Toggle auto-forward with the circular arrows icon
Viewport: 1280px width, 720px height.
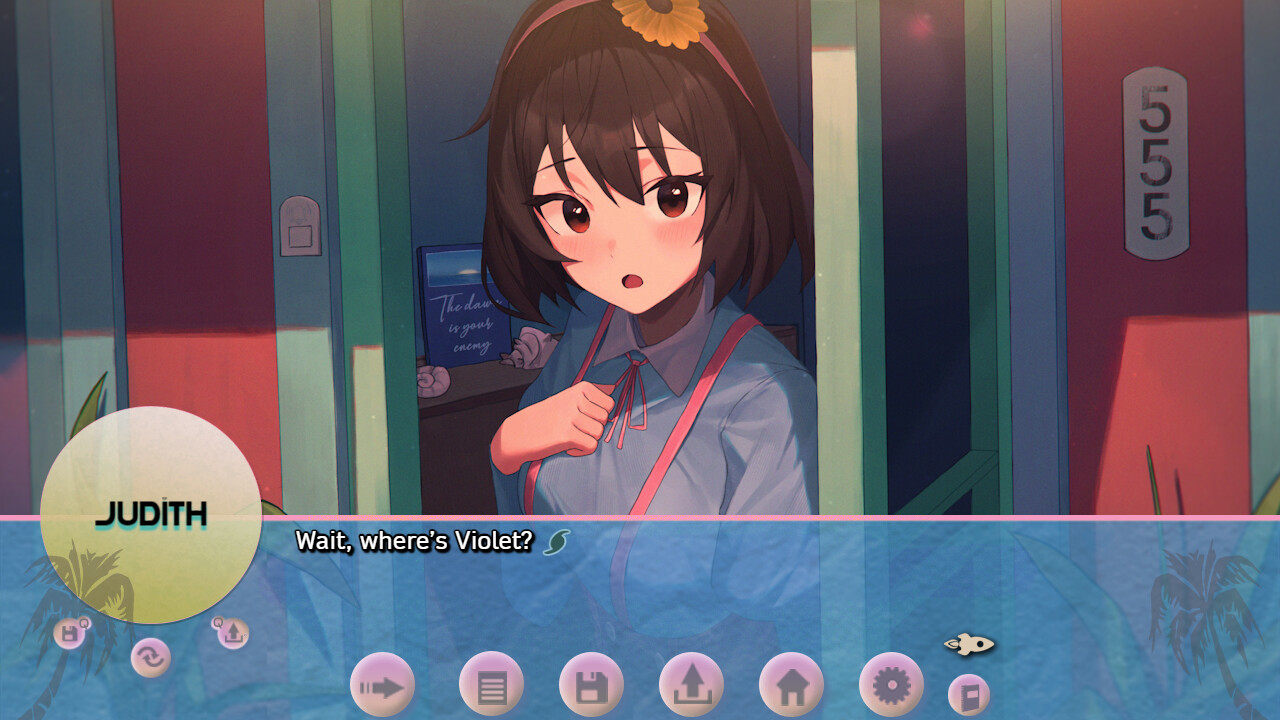pos(151,658)
